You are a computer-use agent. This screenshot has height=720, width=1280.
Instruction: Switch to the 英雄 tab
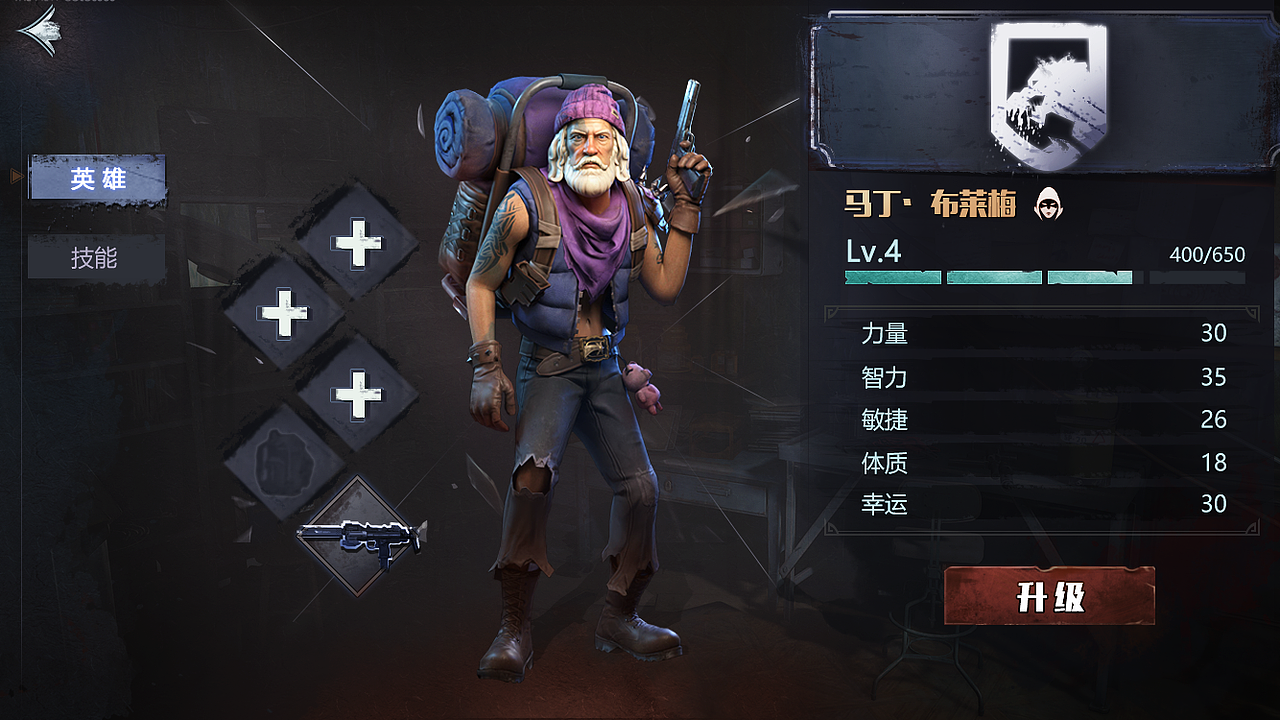point(97,179)
